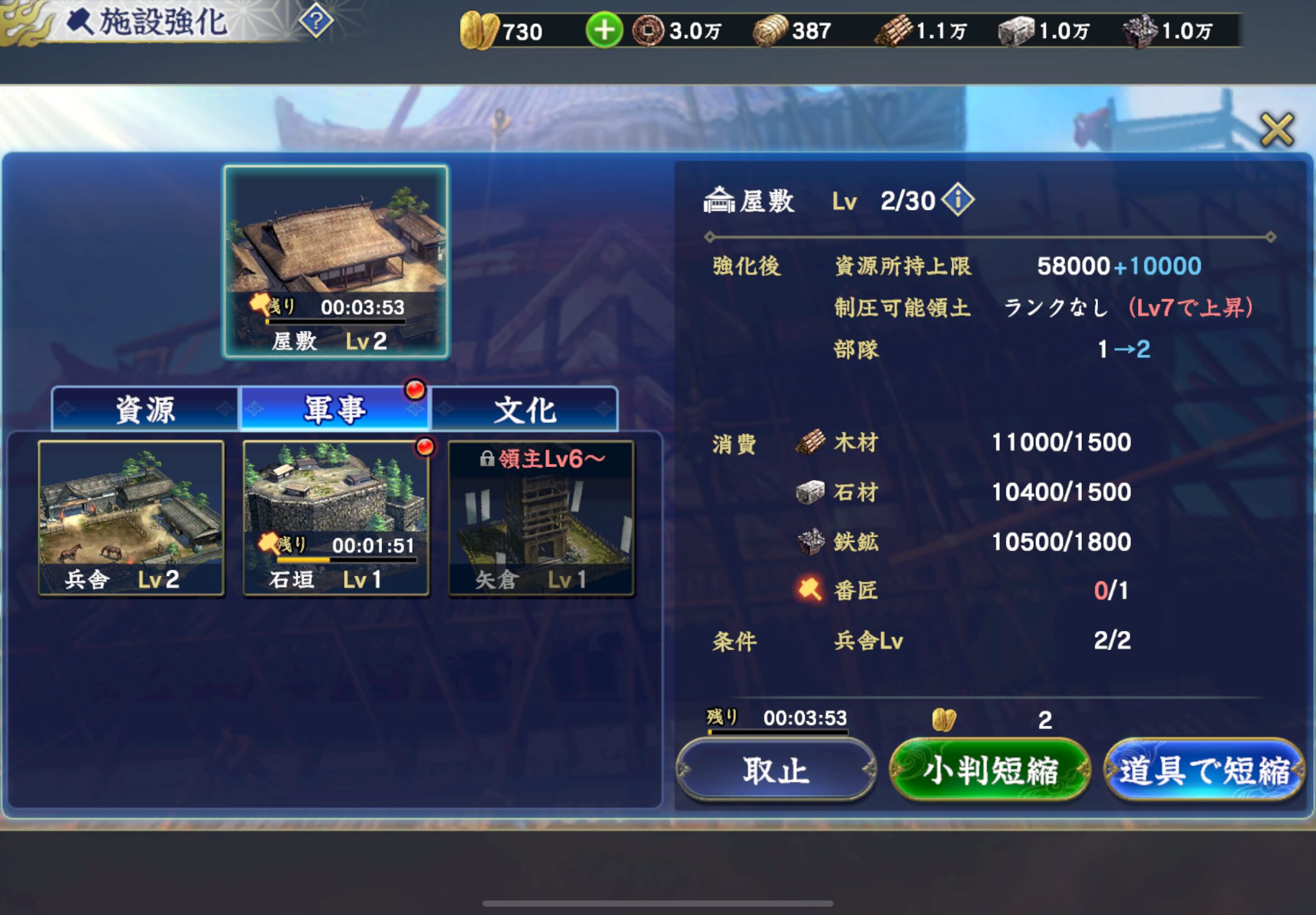
Task: Switch to the 軍事 tab
Action: (x=335, y=410)
